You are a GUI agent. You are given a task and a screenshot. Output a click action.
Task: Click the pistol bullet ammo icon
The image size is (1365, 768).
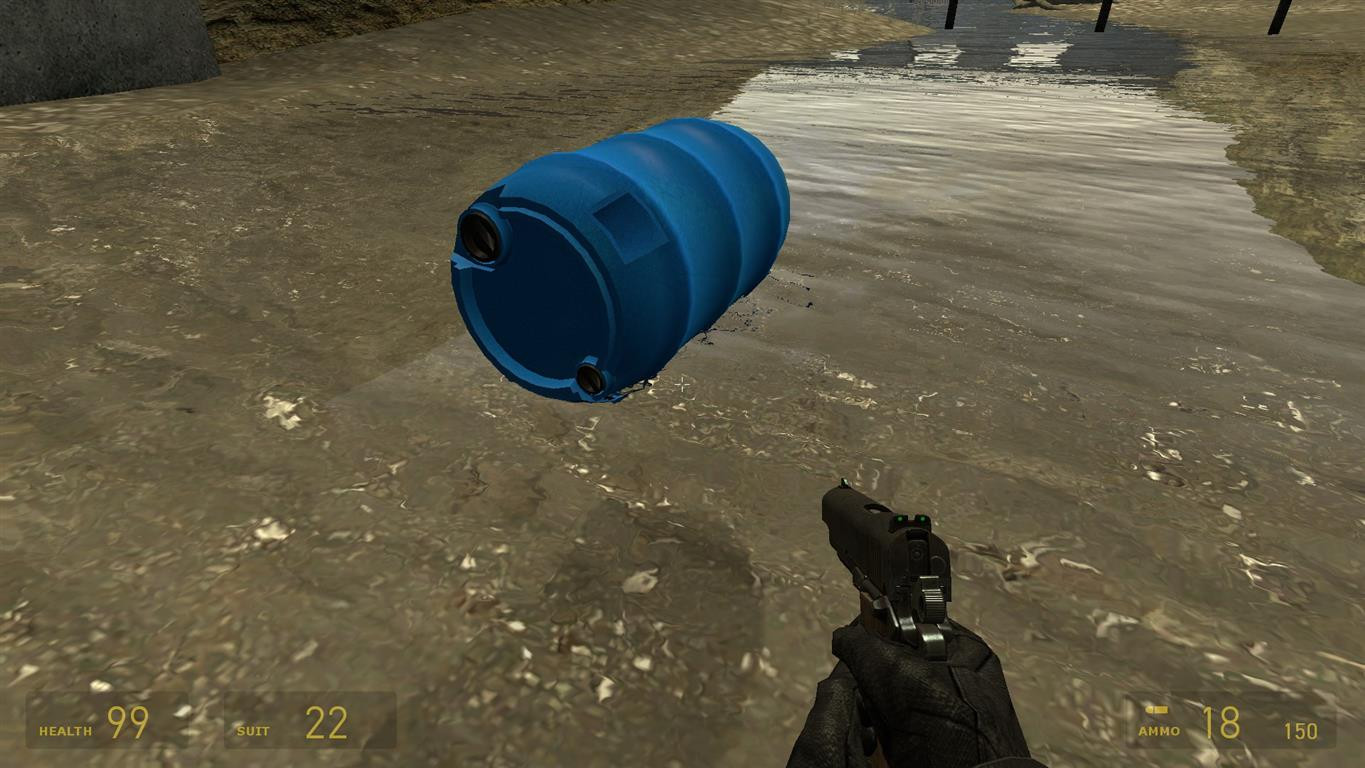pyautogui.click(x=1156, y=709)
